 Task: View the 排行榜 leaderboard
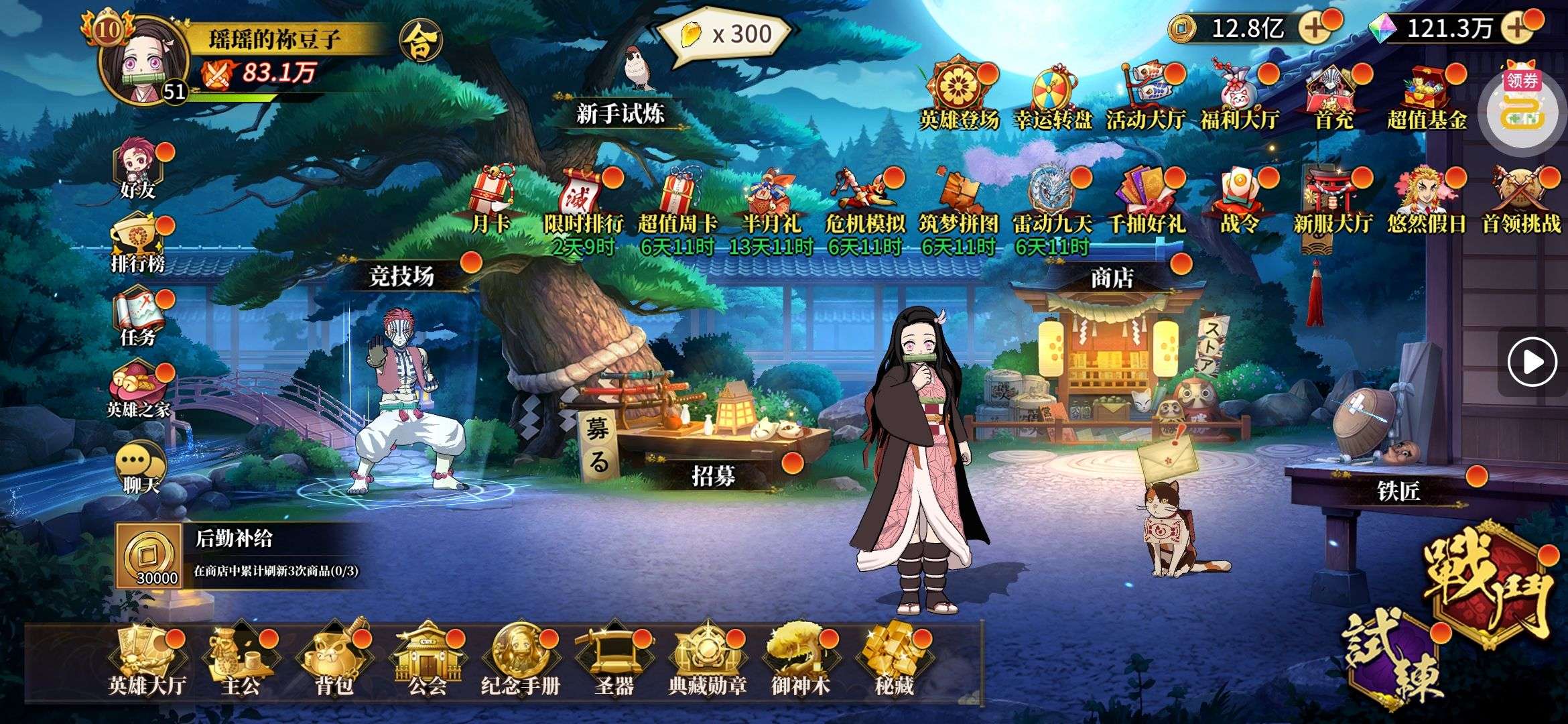139,245
